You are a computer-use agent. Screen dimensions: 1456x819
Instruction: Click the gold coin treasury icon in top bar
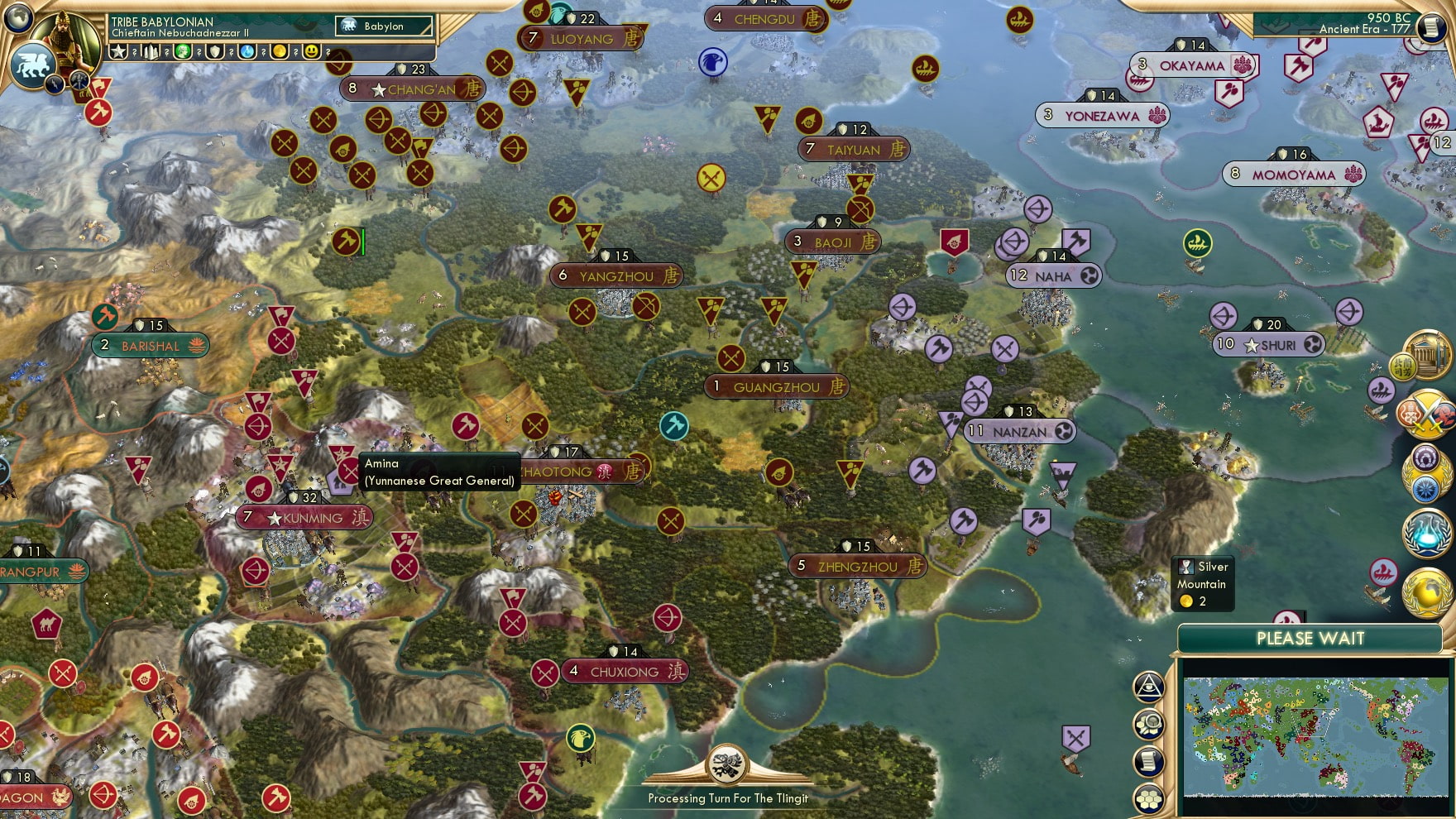[x=281, y=51]
